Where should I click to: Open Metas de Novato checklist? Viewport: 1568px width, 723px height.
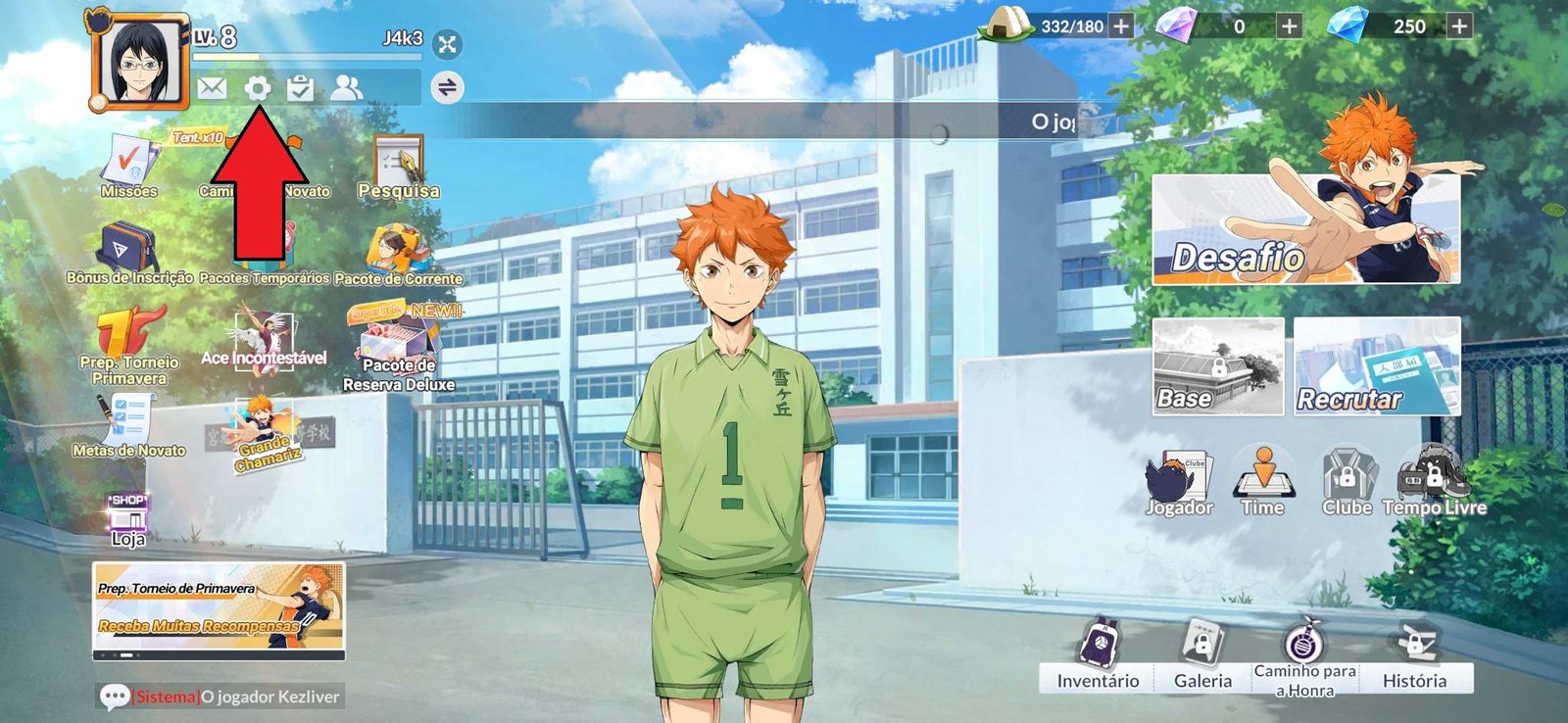[x=128, y=426]
